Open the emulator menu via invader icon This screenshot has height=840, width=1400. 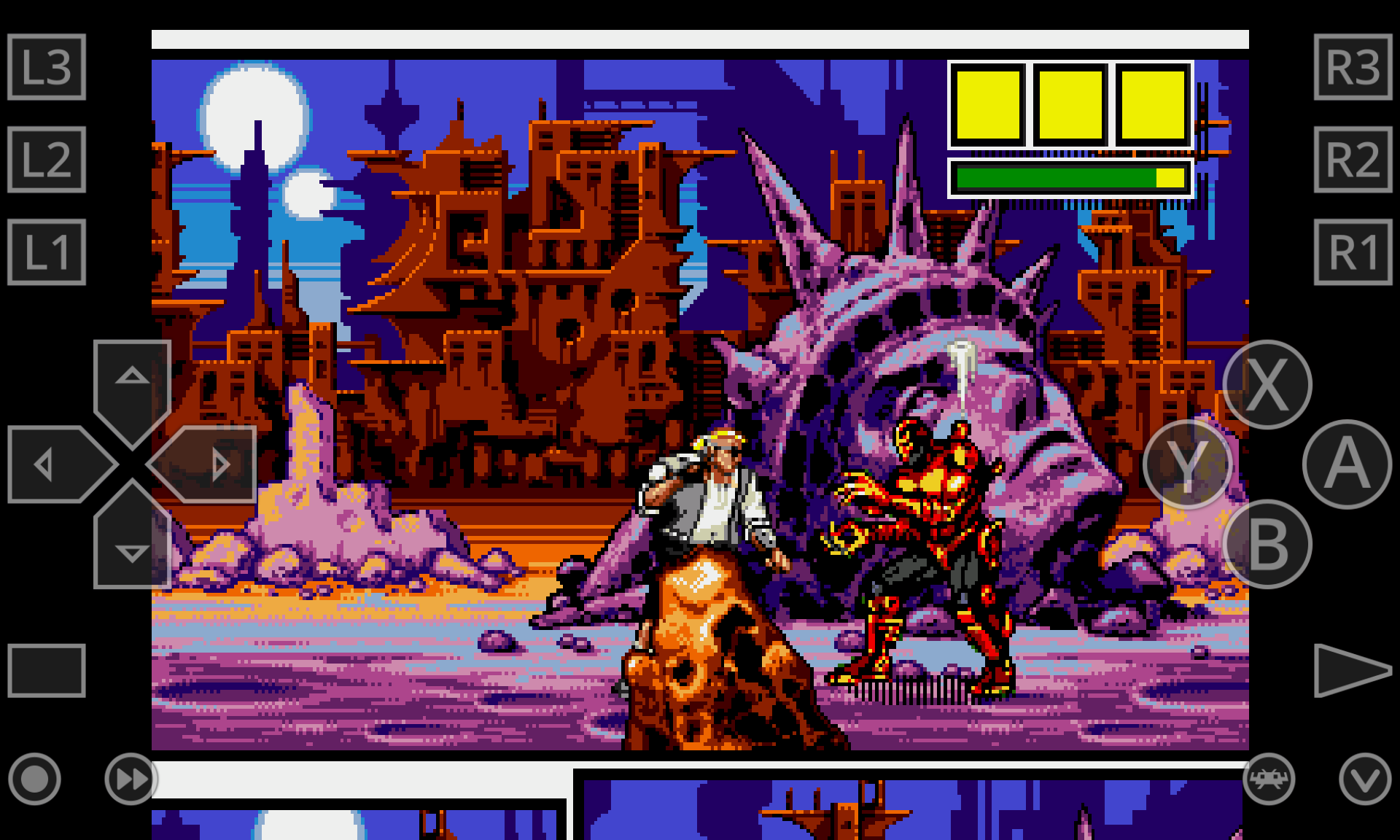point(1269,779)
